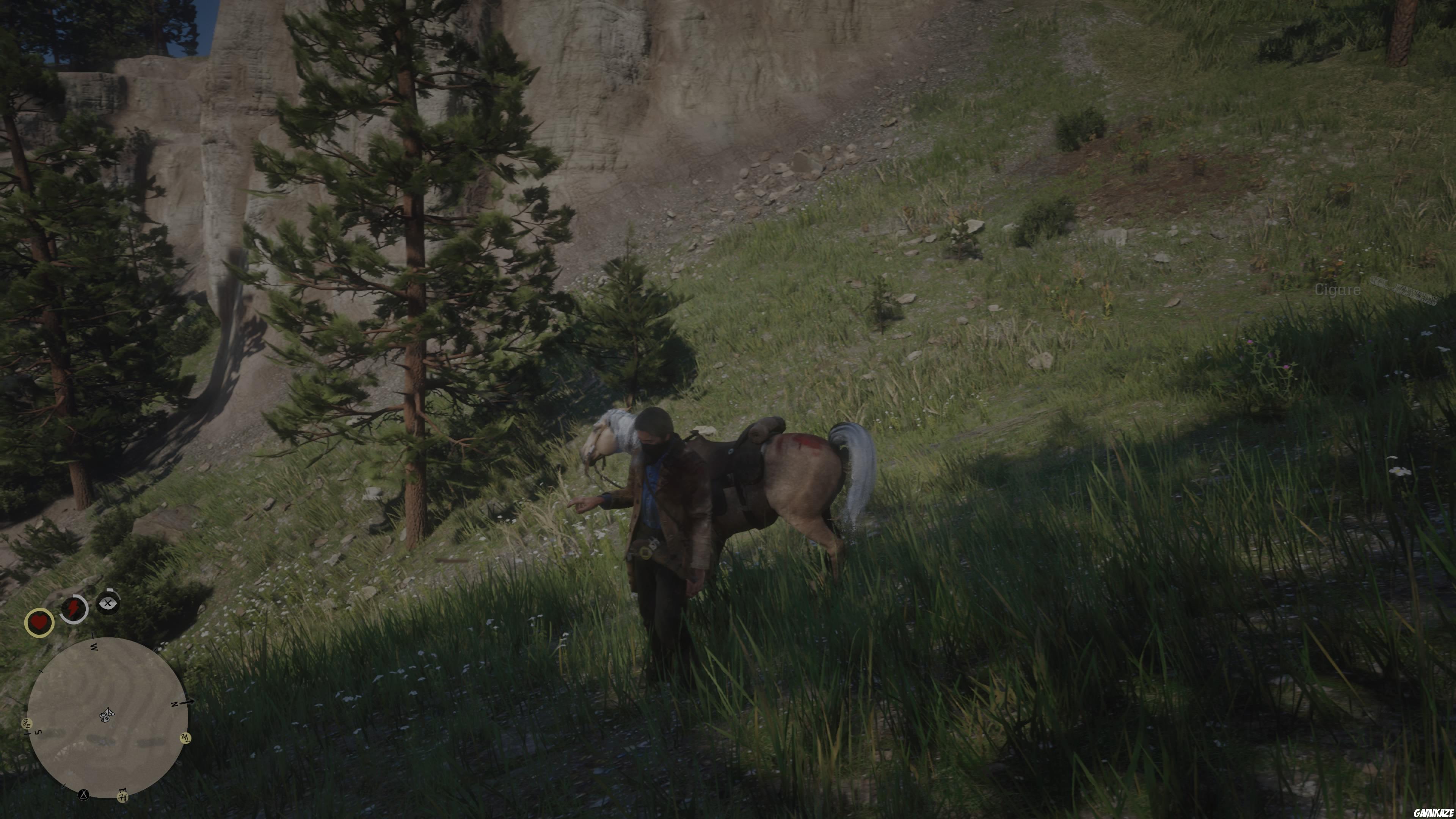Click the S compass letter on the minimap
This screenshot has height=819, width=1456.
point(38,733)
